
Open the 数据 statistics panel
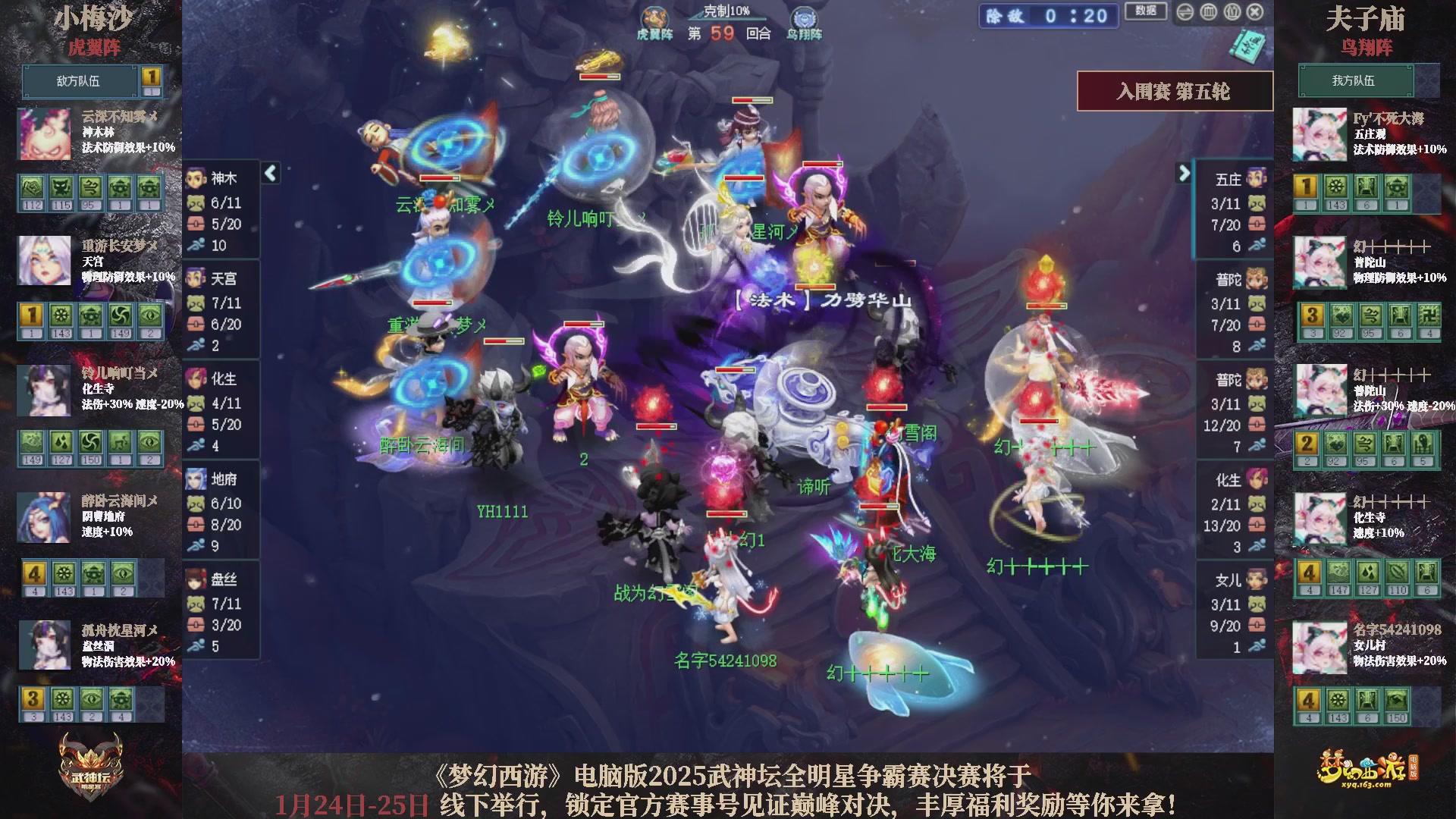1145,14
